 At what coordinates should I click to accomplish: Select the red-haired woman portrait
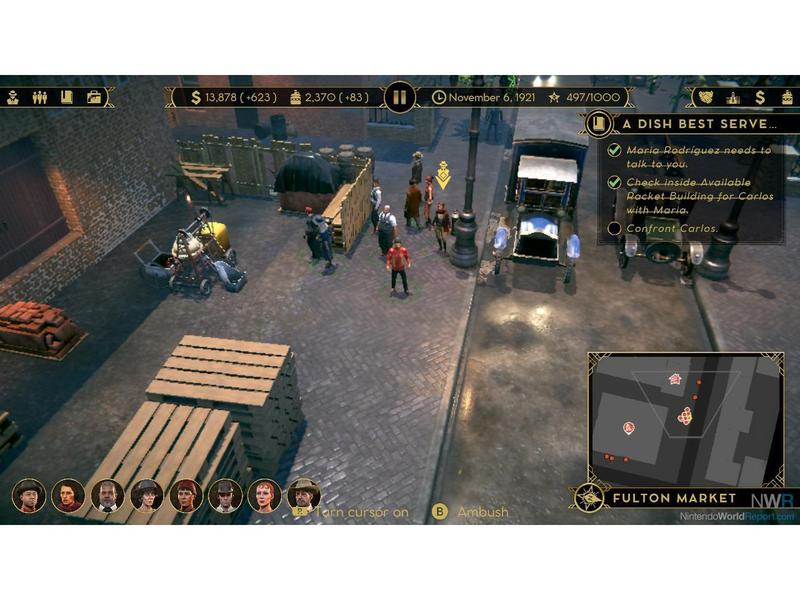264,495
